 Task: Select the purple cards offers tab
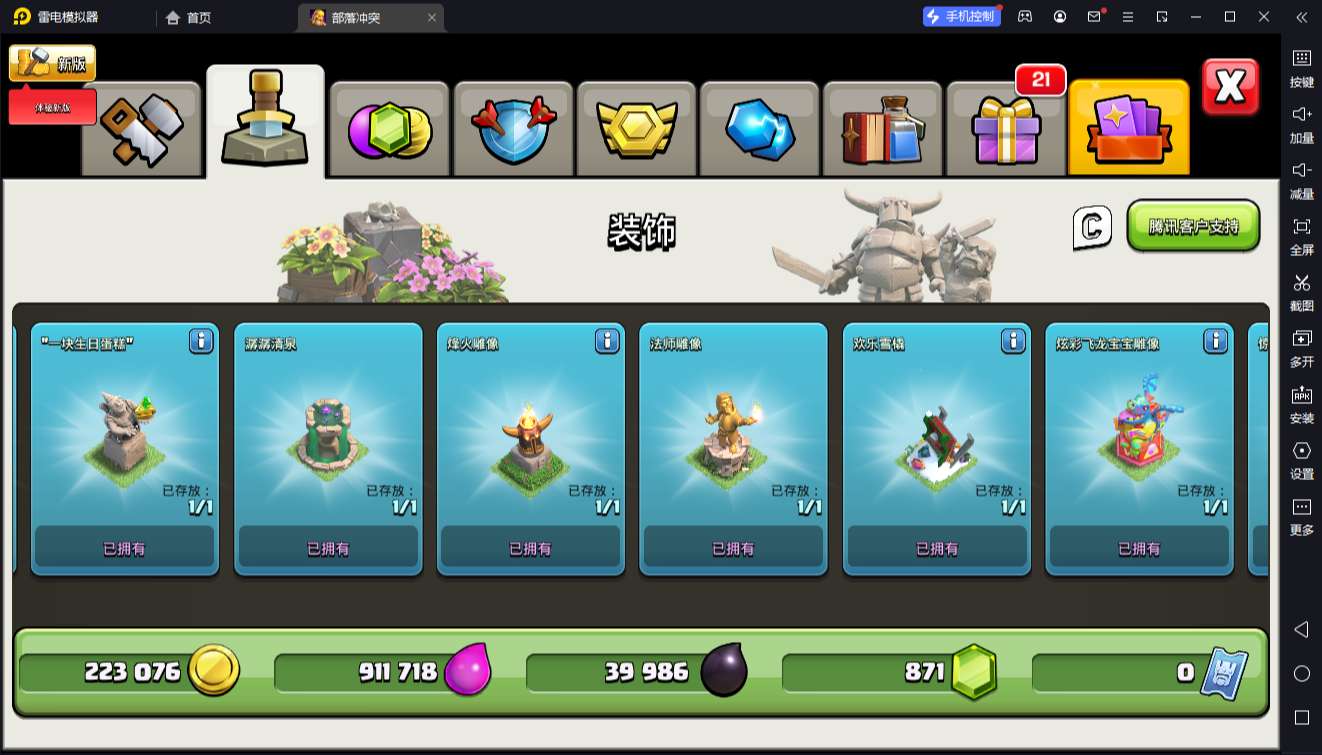[x=1129, y=130]
